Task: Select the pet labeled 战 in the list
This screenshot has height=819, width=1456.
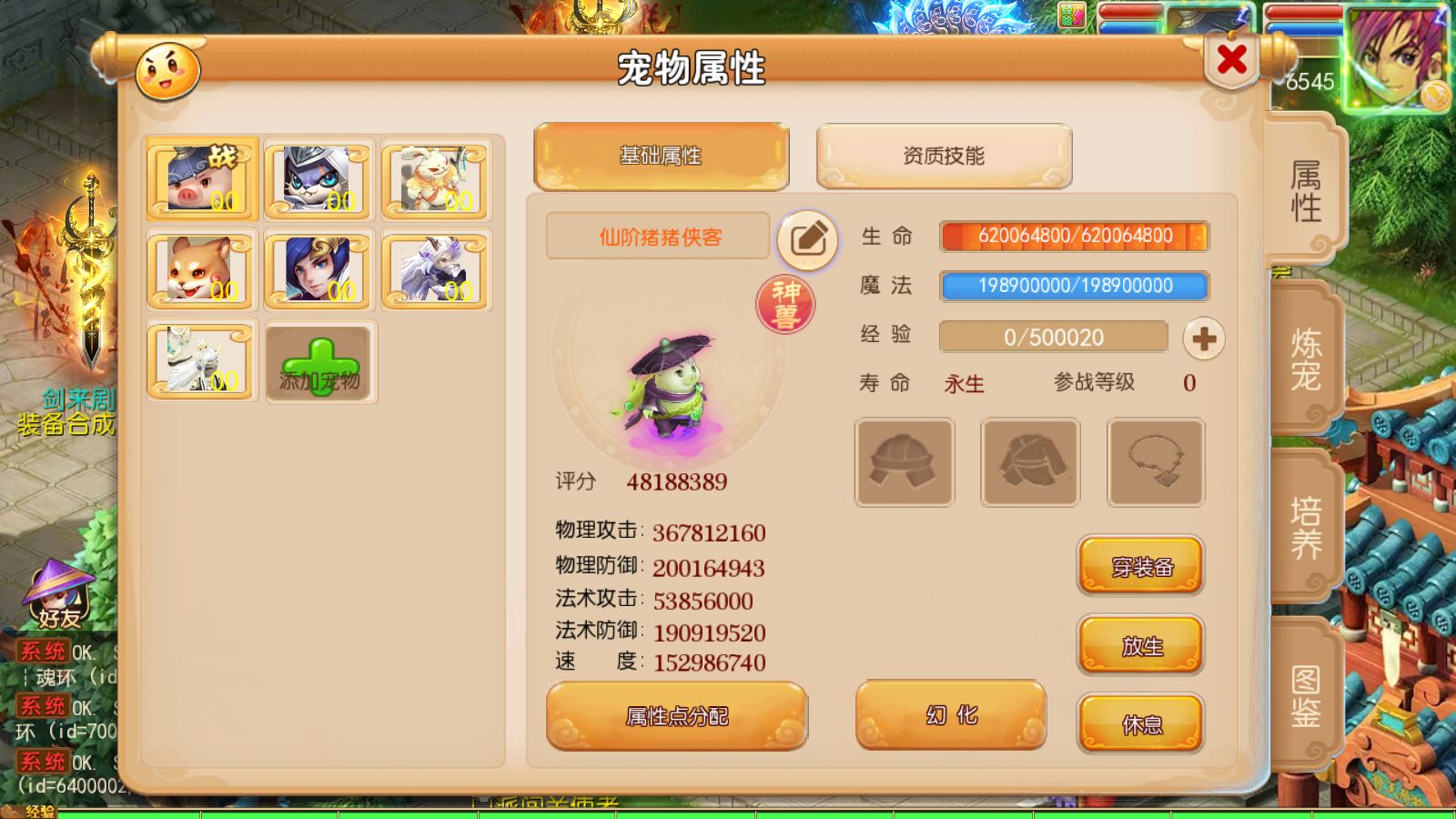Action: [200, 179]
